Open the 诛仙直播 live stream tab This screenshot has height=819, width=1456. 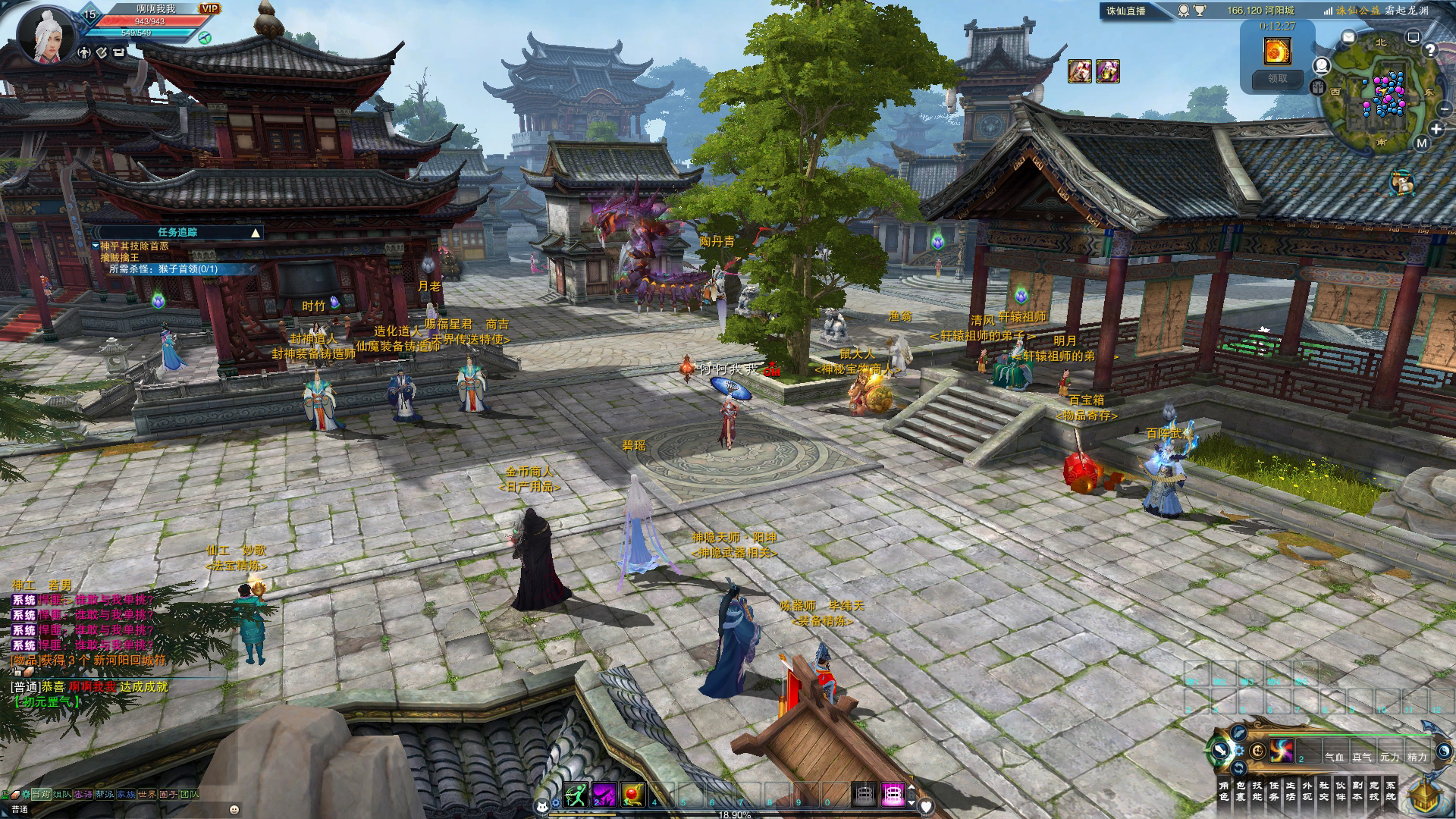point(1126,11)
